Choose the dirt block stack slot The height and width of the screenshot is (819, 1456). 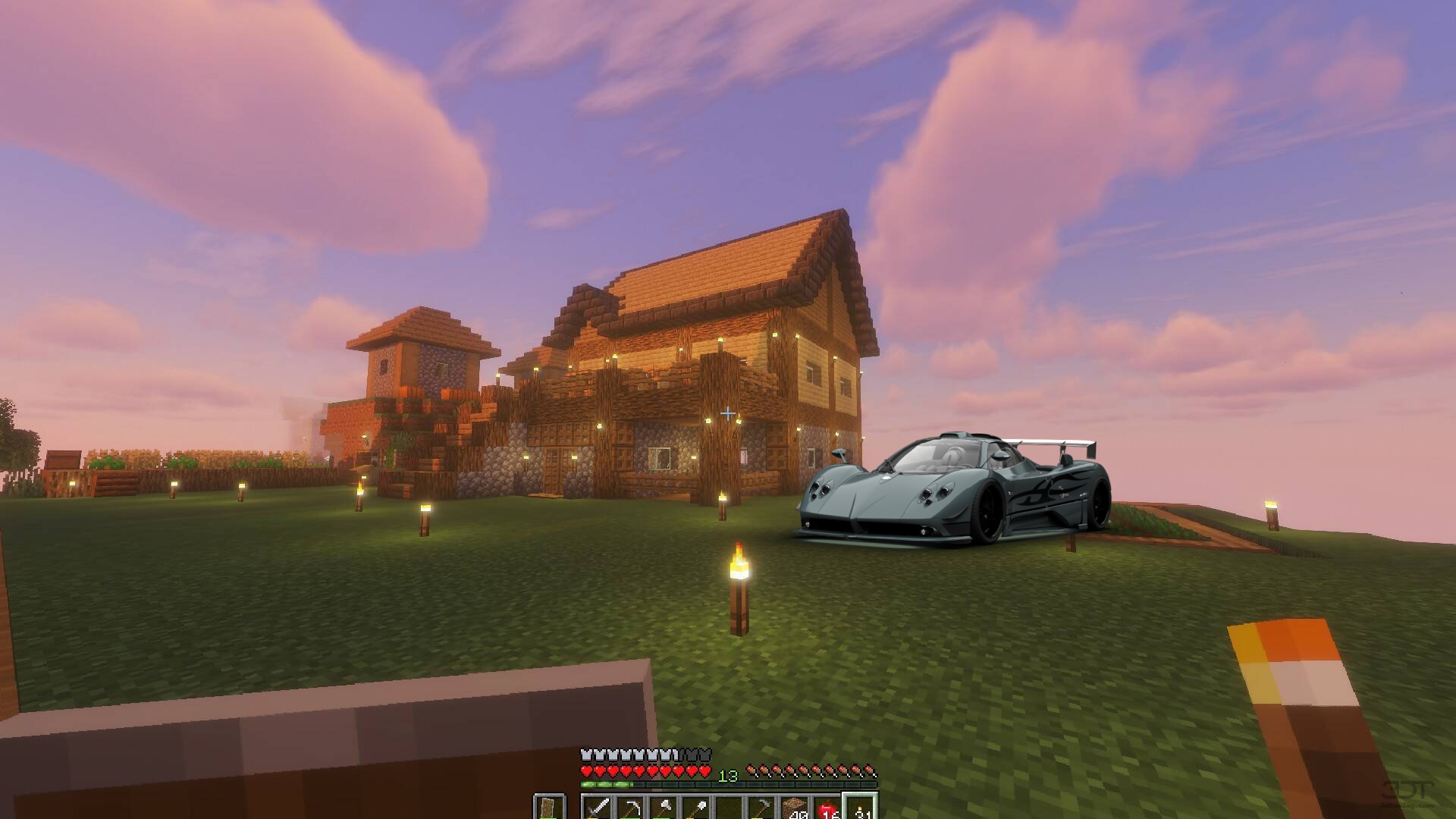(794, 807)
